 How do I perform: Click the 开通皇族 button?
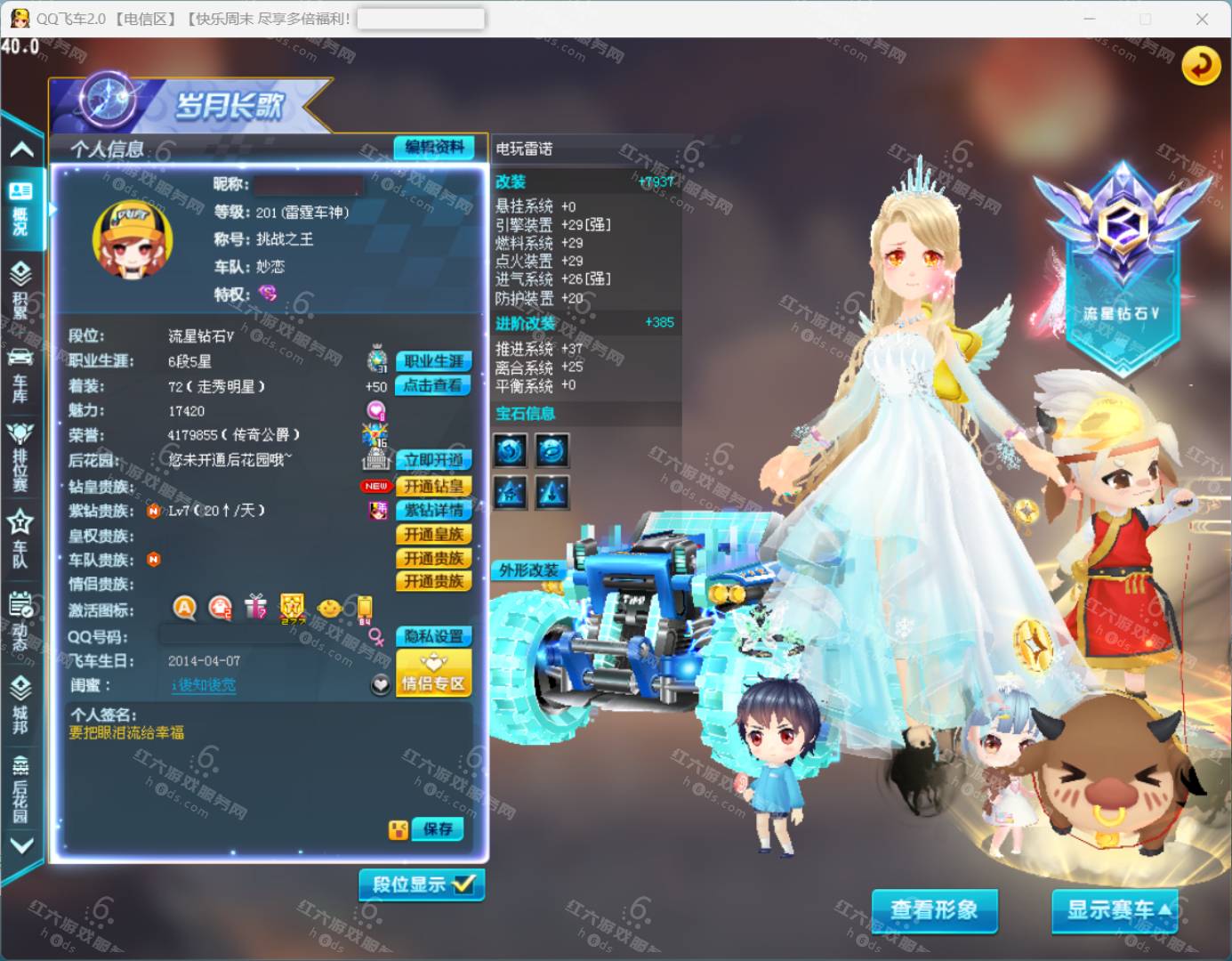pyautogui.click(x=433, y=534)
